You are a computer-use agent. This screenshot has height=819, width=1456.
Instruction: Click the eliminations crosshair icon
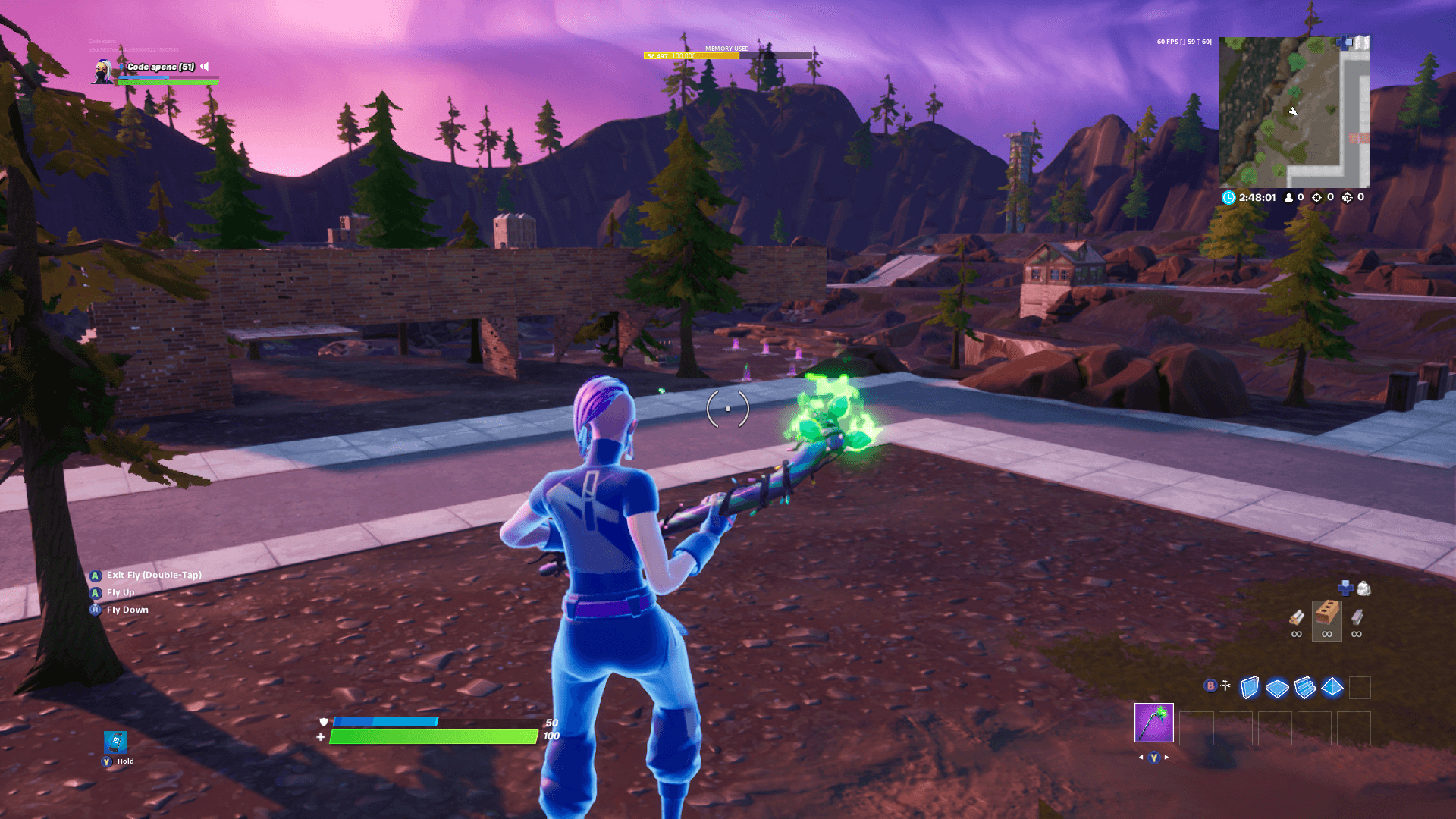(1317, 197)
